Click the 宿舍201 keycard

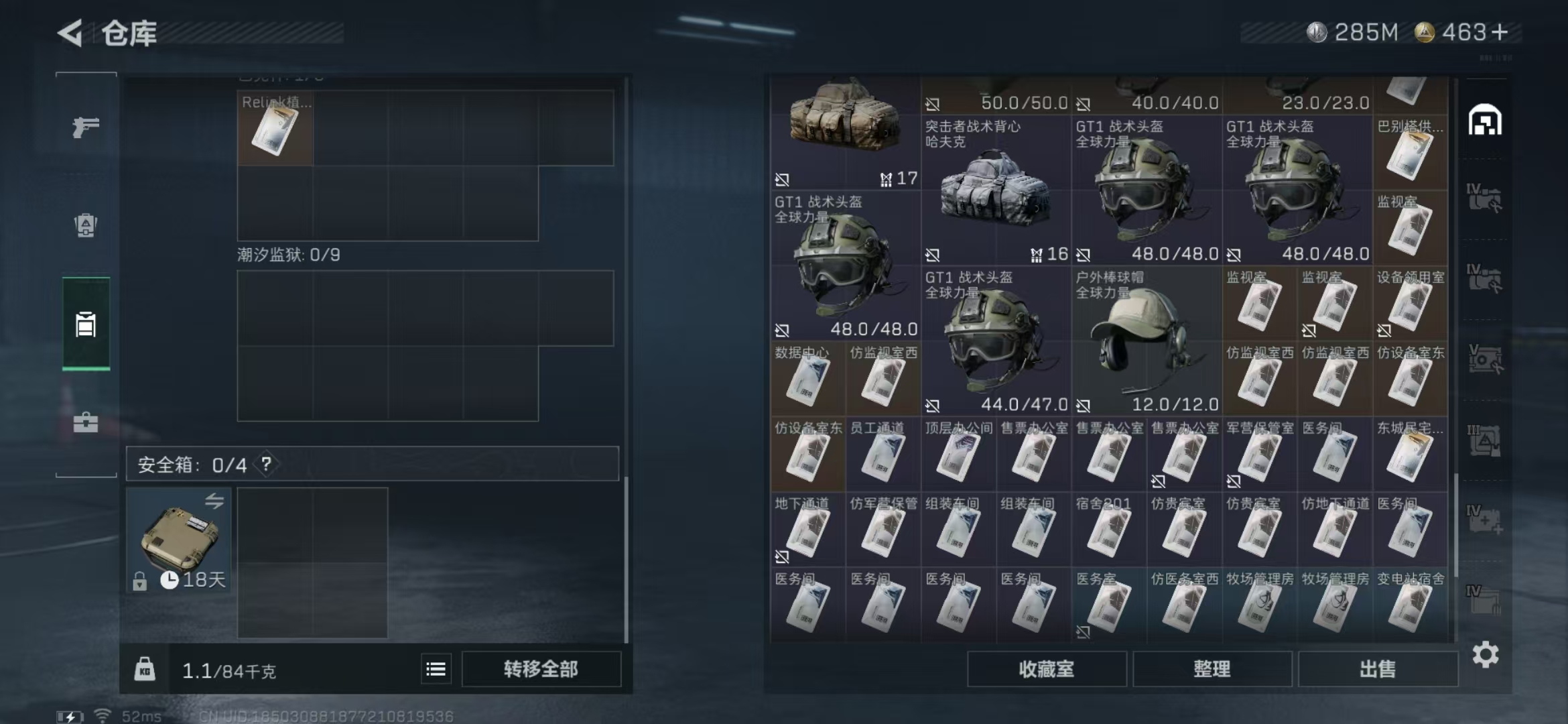(x=1108, y=531)
